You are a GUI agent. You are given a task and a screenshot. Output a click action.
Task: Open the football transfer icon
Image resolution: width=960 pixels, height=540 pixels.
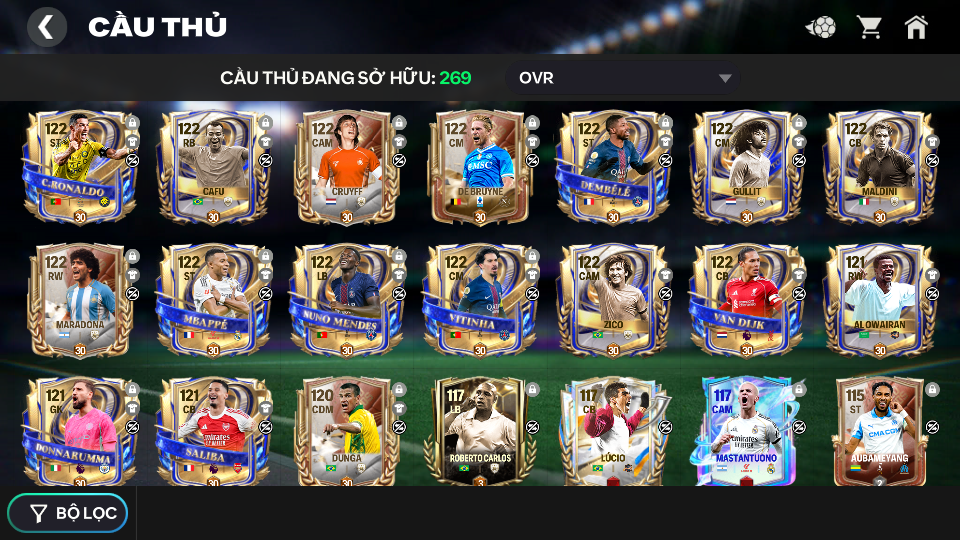pyautogui.click(x=821, y=27)
